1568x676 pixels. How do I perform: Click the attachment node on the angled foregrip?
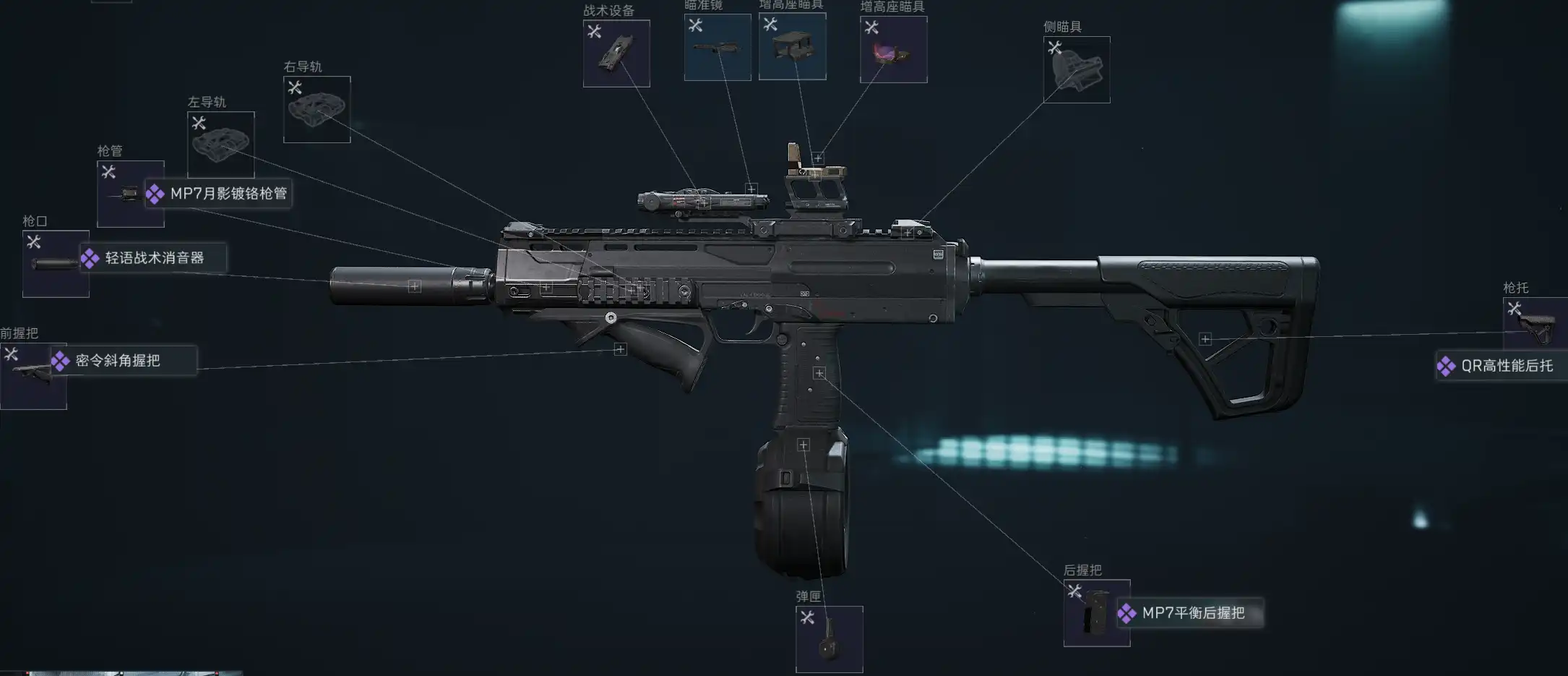[x=620, y=349]
